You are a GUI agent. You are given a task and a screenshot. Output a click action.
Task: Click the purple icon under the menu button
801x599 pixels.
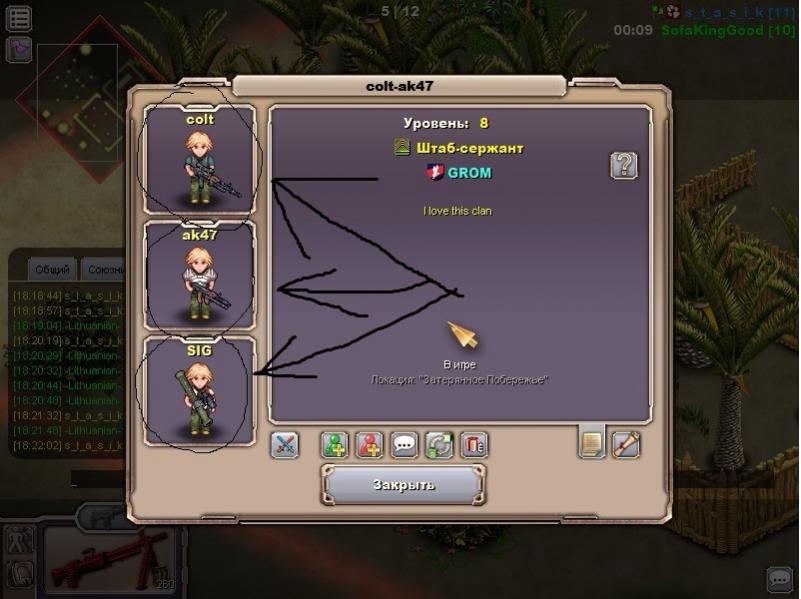pos(19,49)
